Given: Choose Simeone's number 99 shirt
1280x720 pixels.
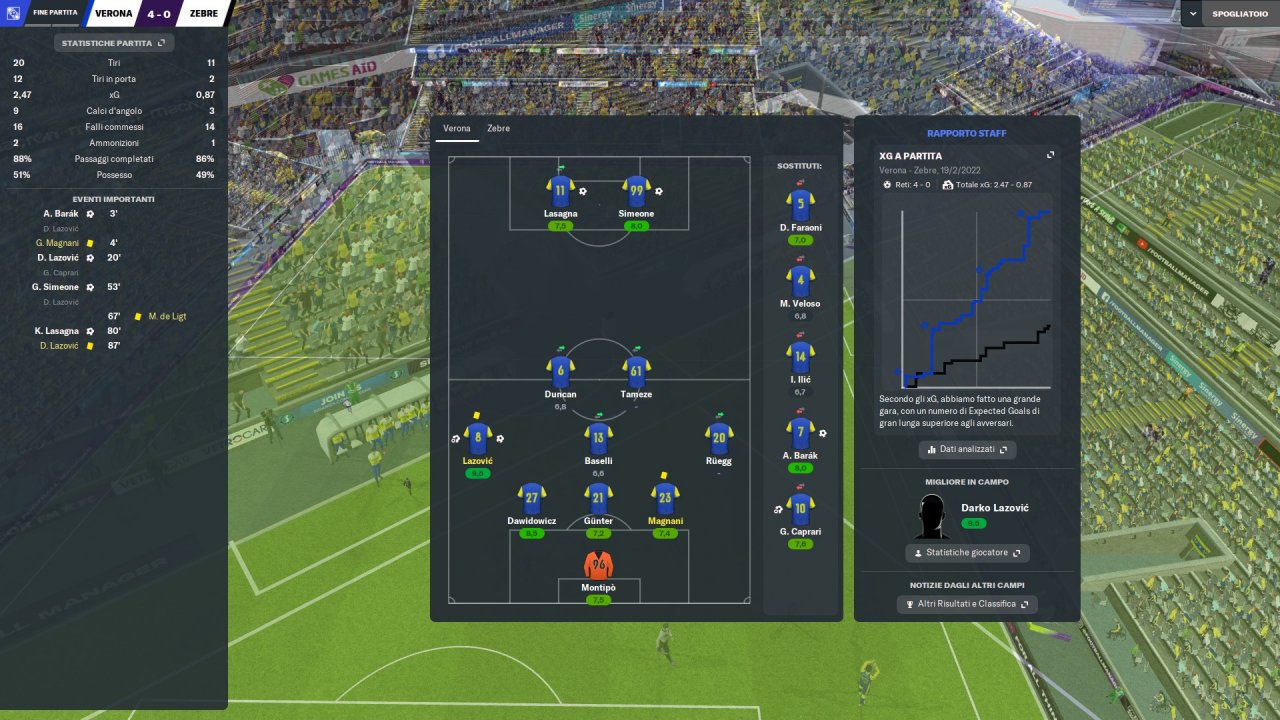Looking at the screenshot, I should (x=636, y=191).
